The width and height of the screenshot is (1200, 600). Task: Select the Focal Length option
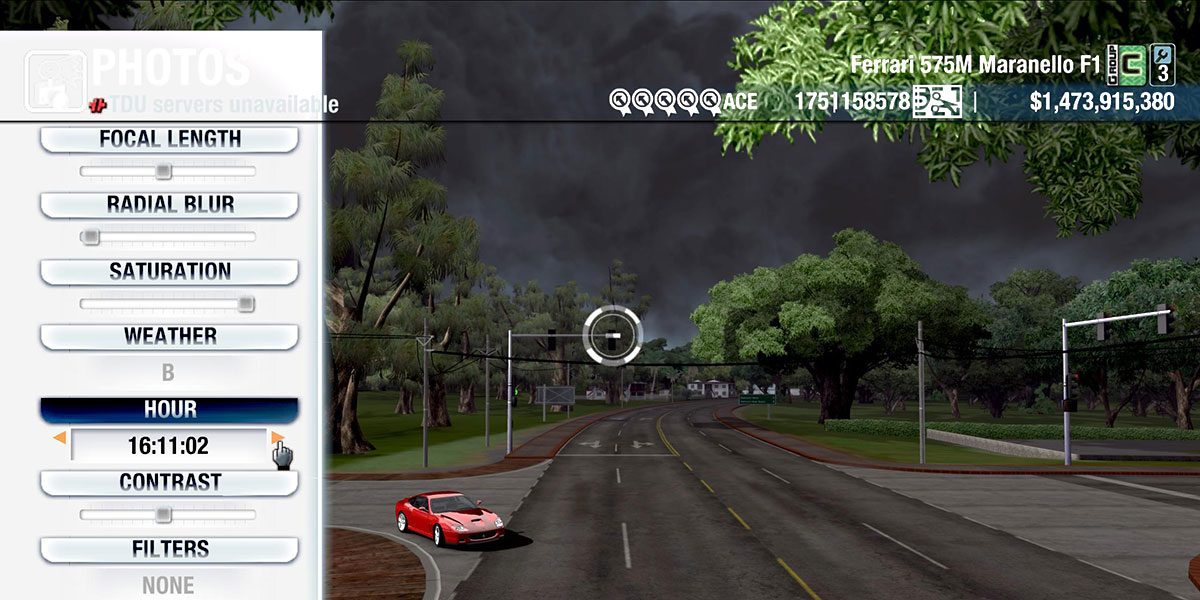(169, 139)
